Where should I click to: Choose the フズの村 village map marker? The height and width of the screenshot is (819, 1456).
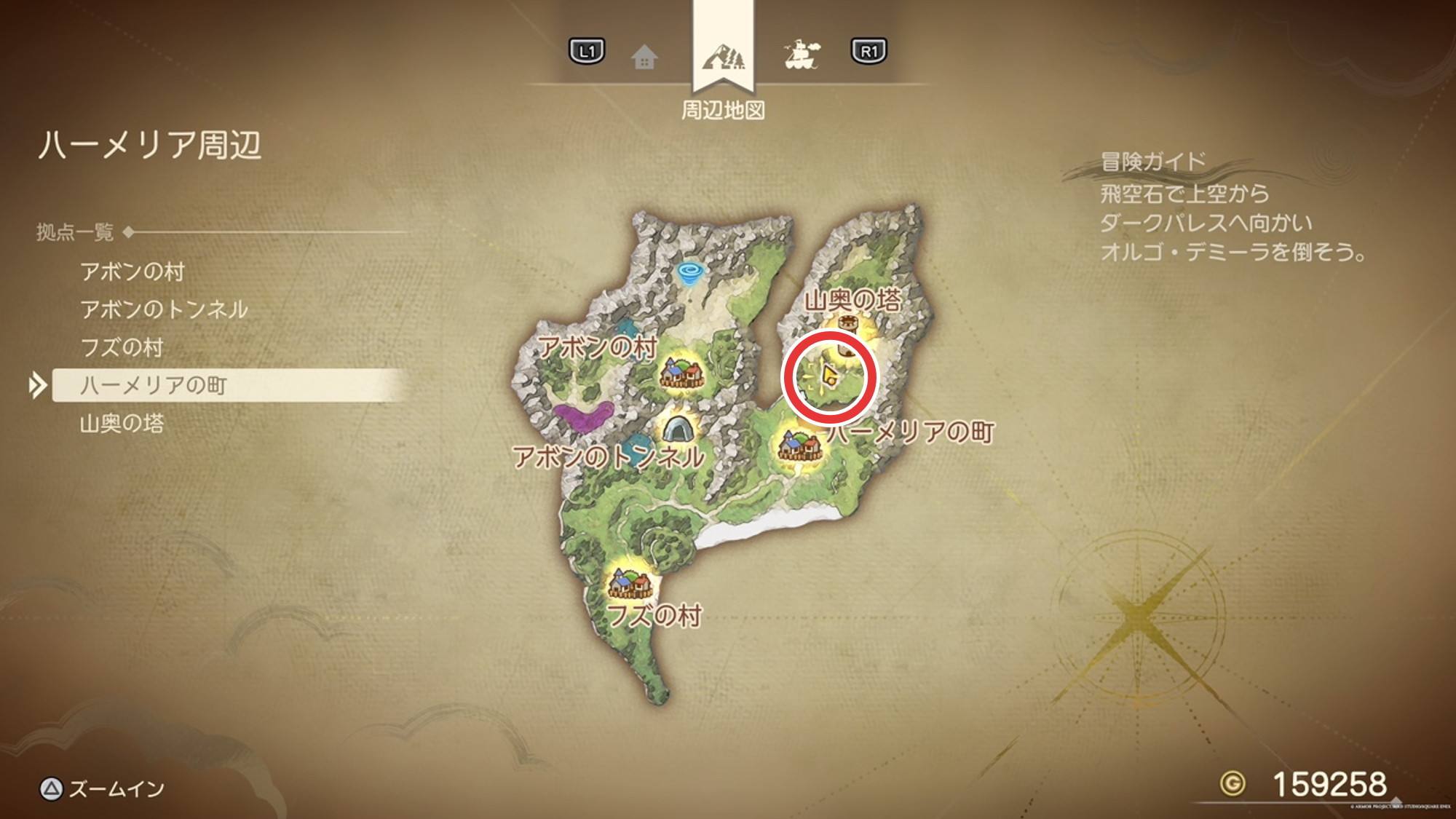tap(630, 583)
